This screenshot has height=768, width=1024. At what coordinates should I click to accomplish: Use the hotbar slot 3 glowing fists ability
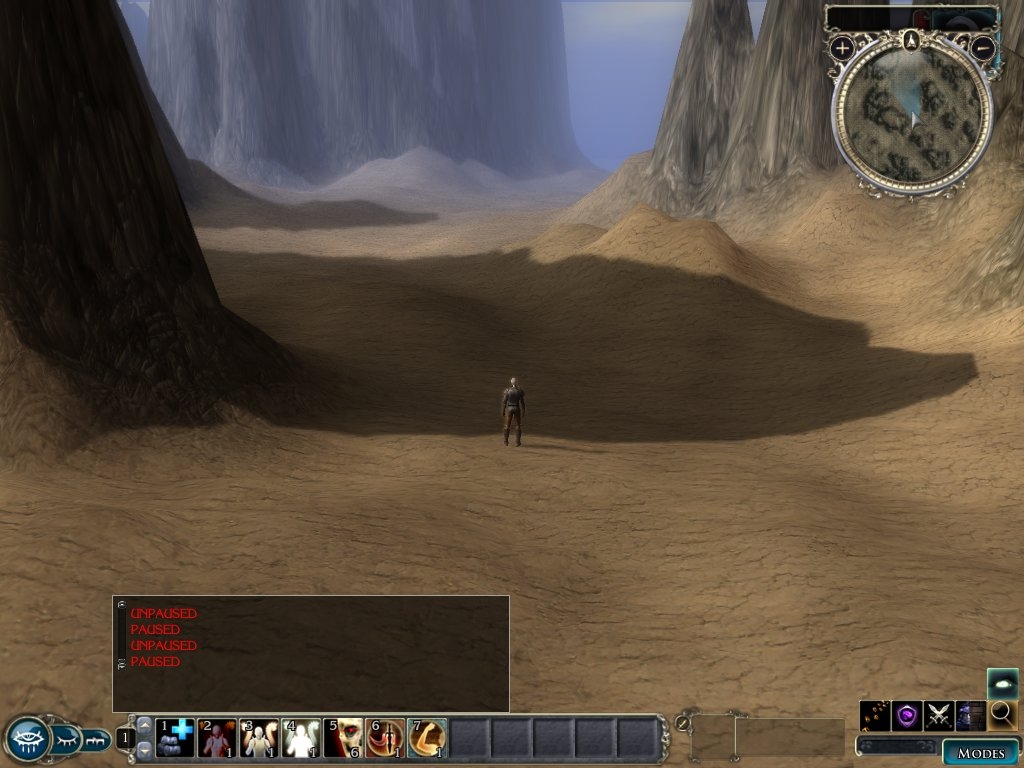pyautogui.click(x=259, y=738)
